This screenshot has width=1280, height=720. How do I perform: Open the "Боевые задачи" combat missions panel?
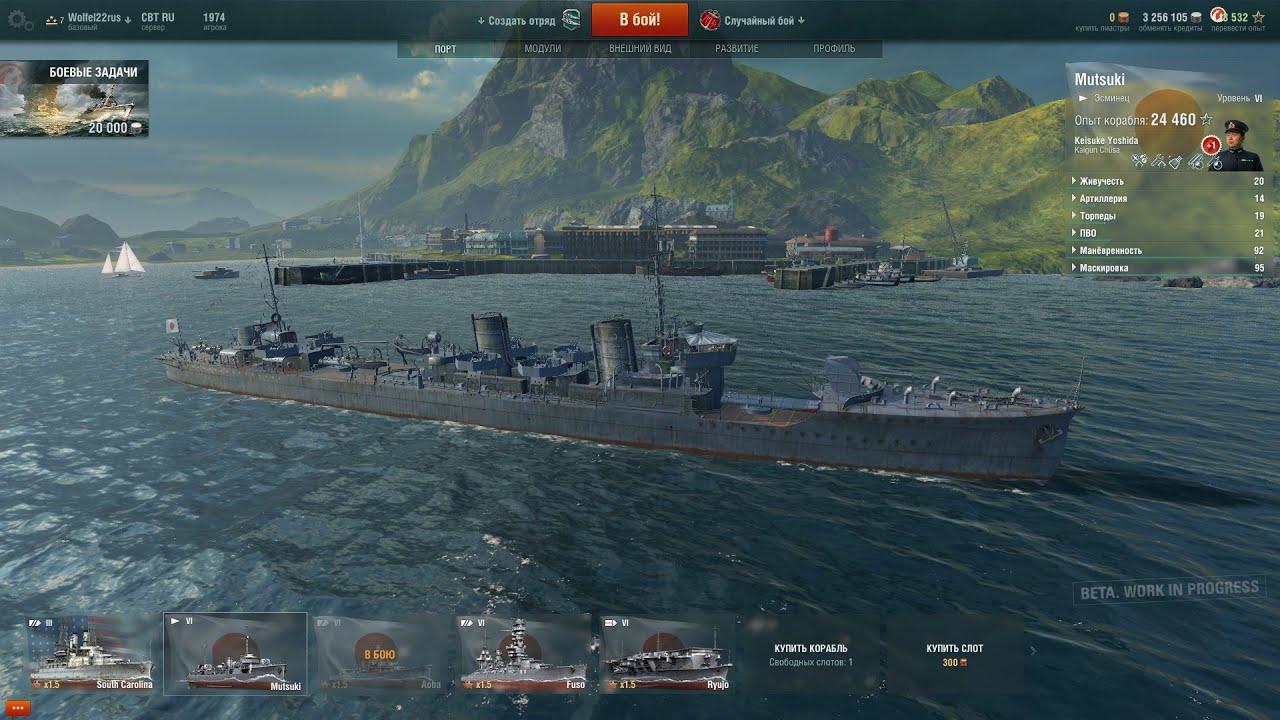tap(75, 99)
